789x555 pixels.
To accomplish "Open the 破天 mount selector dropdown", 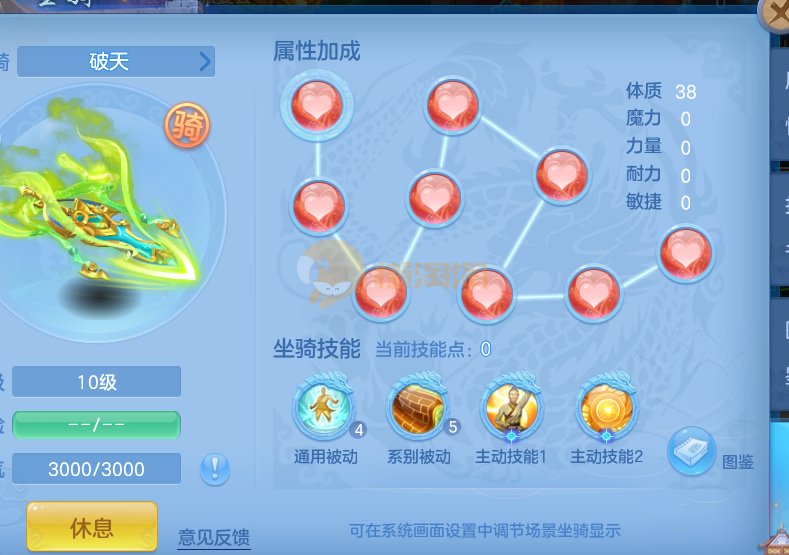I will point(116,62).
